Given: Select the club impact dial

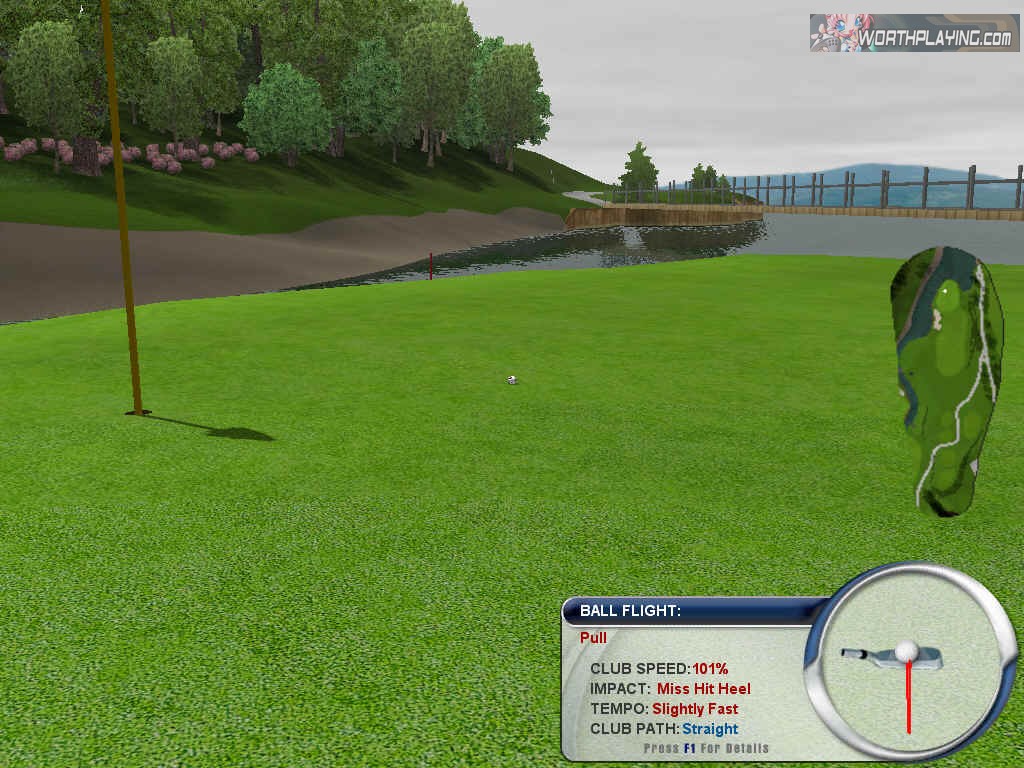Looking at the screenshot, I should click(908, 660).
